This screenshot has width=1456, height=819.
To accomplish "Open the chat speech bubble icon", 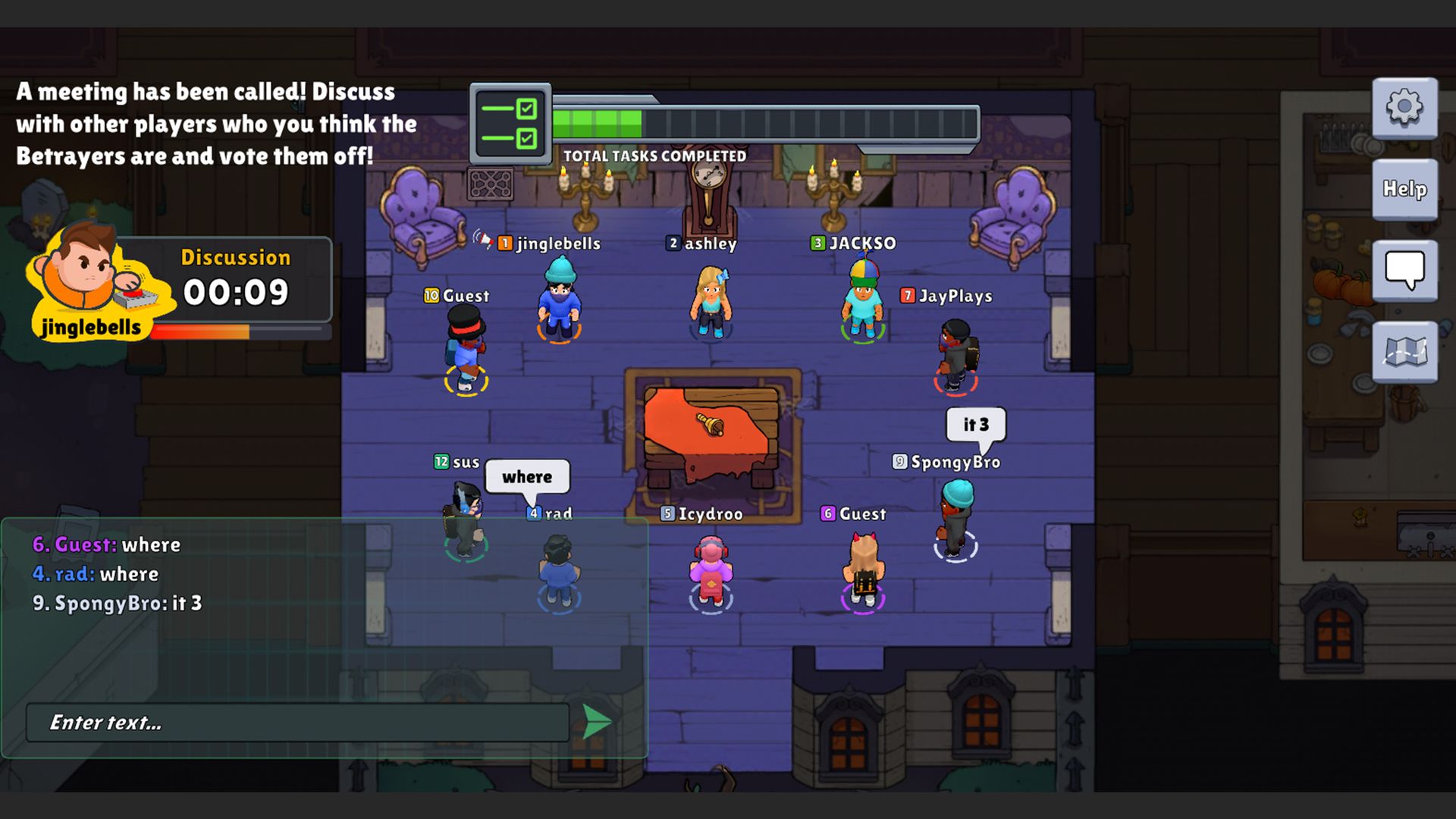I will pos(1404,271).
